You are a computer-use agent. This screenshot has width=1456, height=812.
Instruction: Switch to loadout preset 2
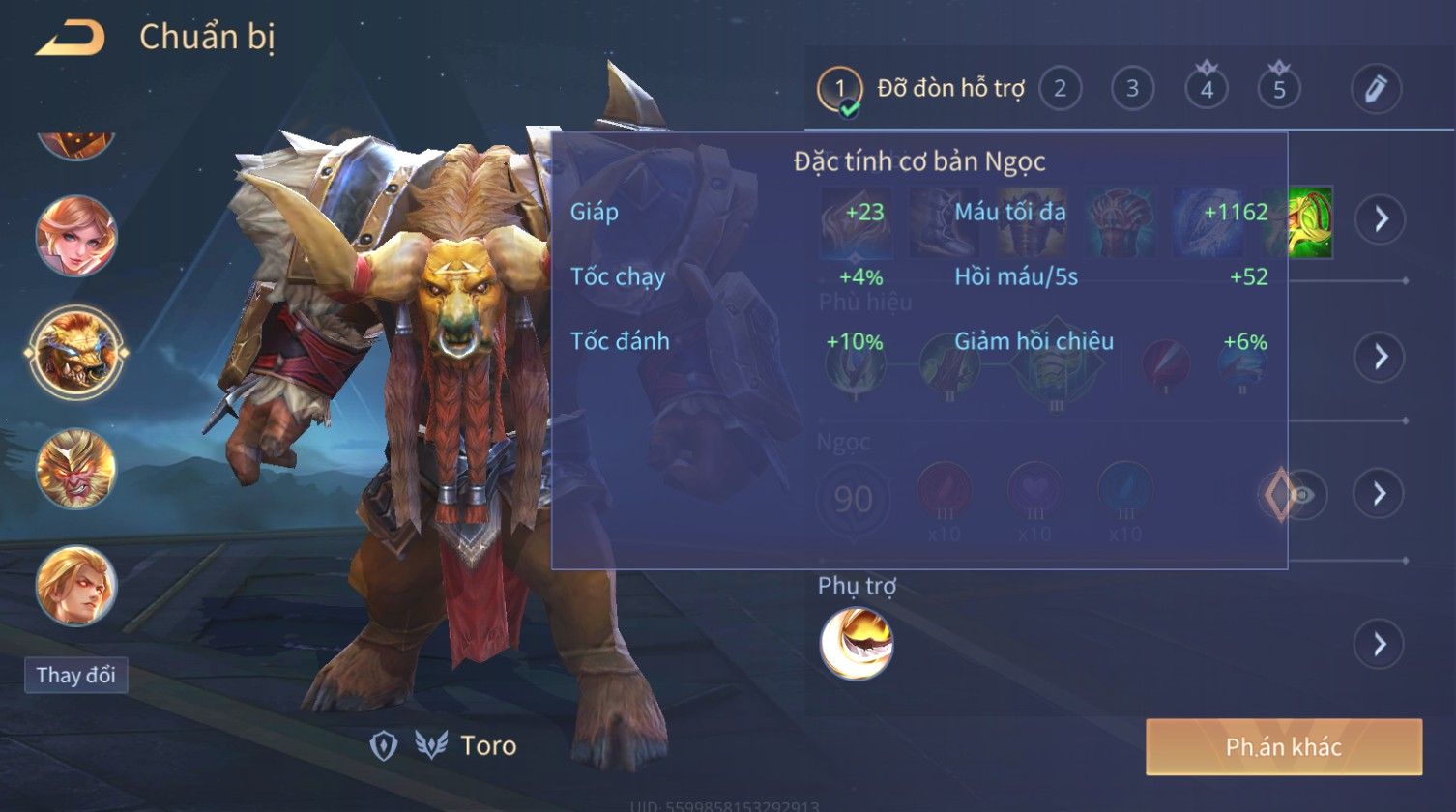pos(1060,90)
